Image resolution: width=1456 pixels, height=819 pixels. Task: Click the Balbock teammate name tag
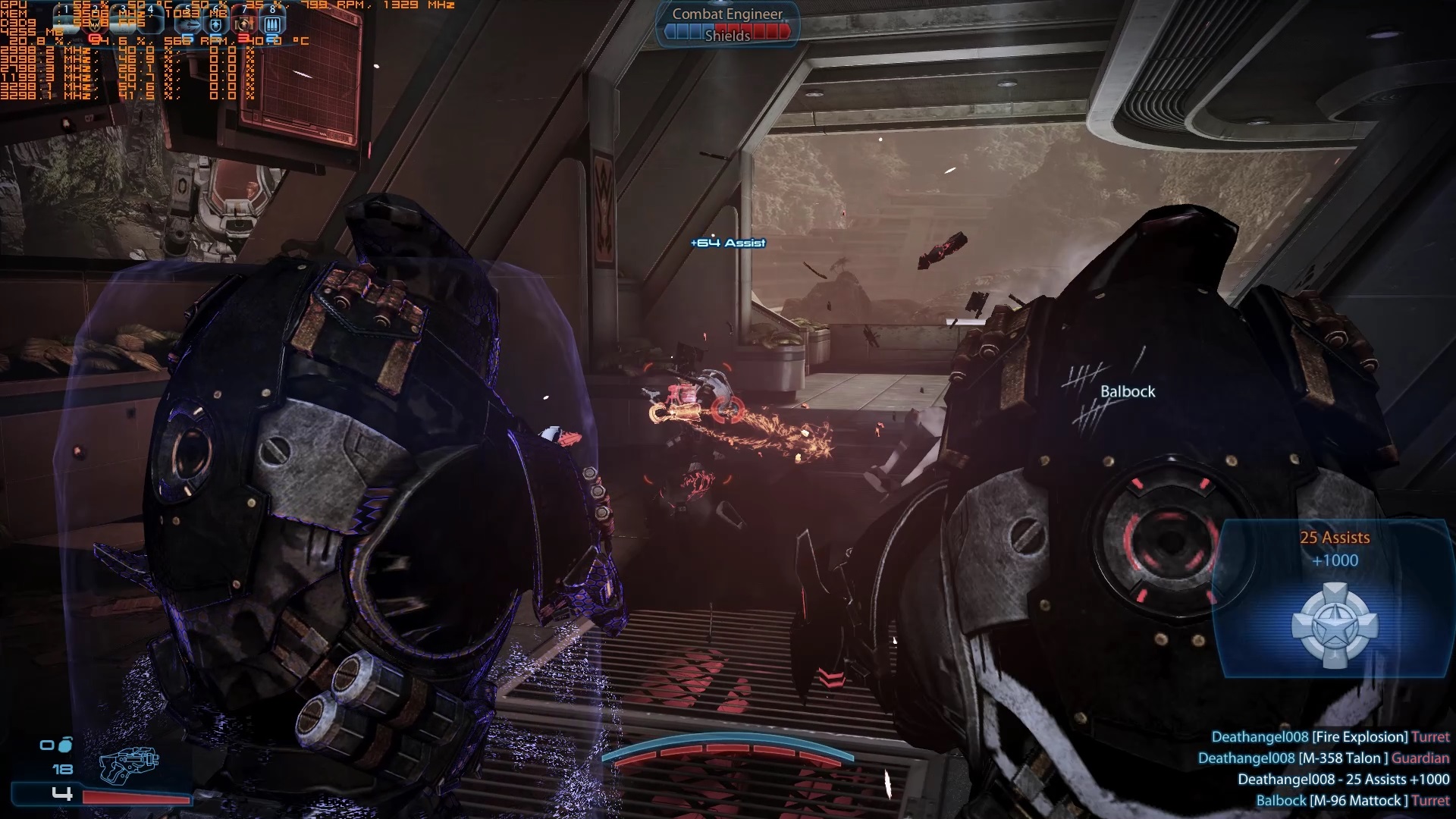[1128, 391]
